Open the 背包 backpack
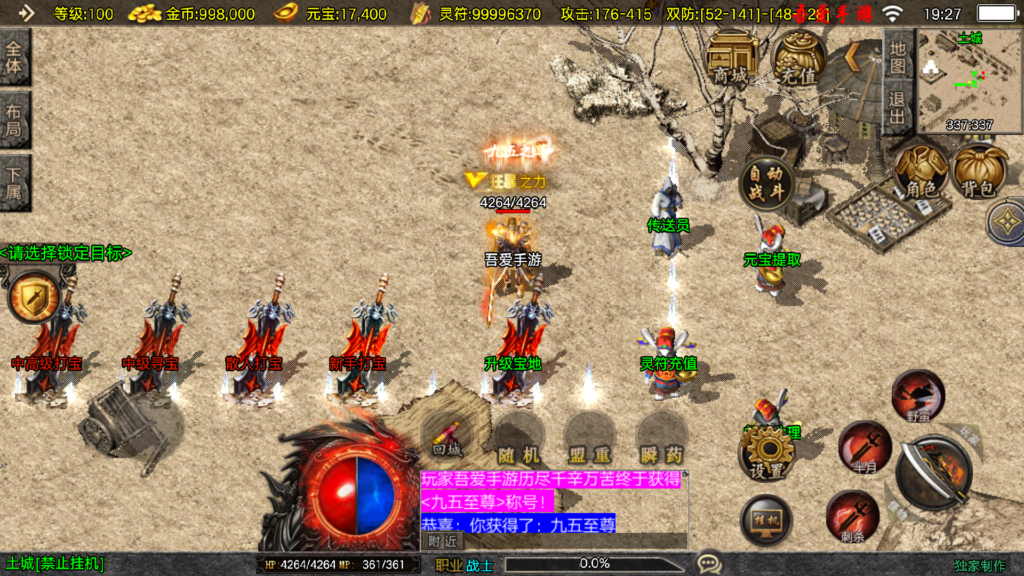Viewport: 1024px width, 576px height. tap(980, 170)
